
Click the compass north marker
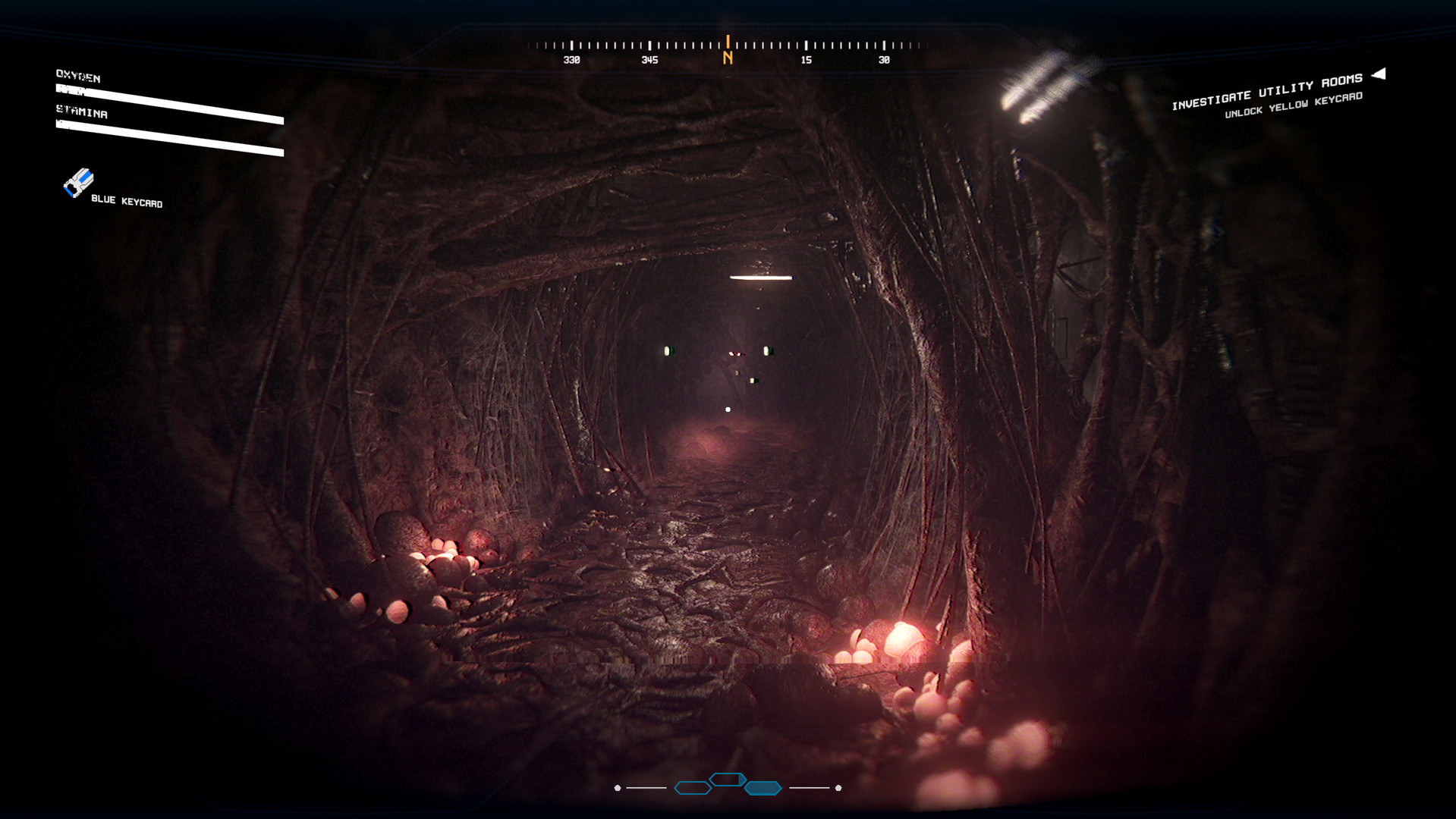[x=728, y=58]
